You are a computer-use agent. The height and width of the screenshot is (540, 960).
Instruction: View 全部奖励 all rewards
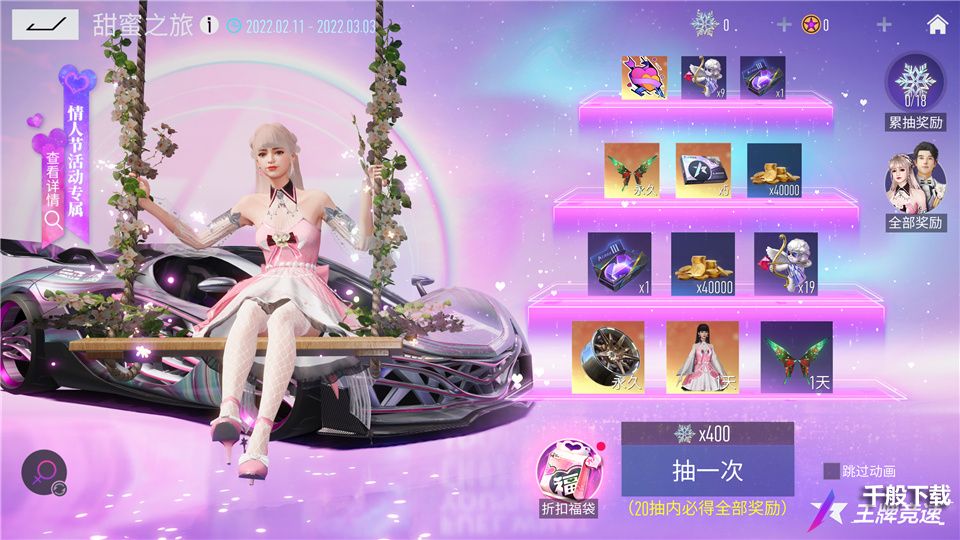coord(914,190)
